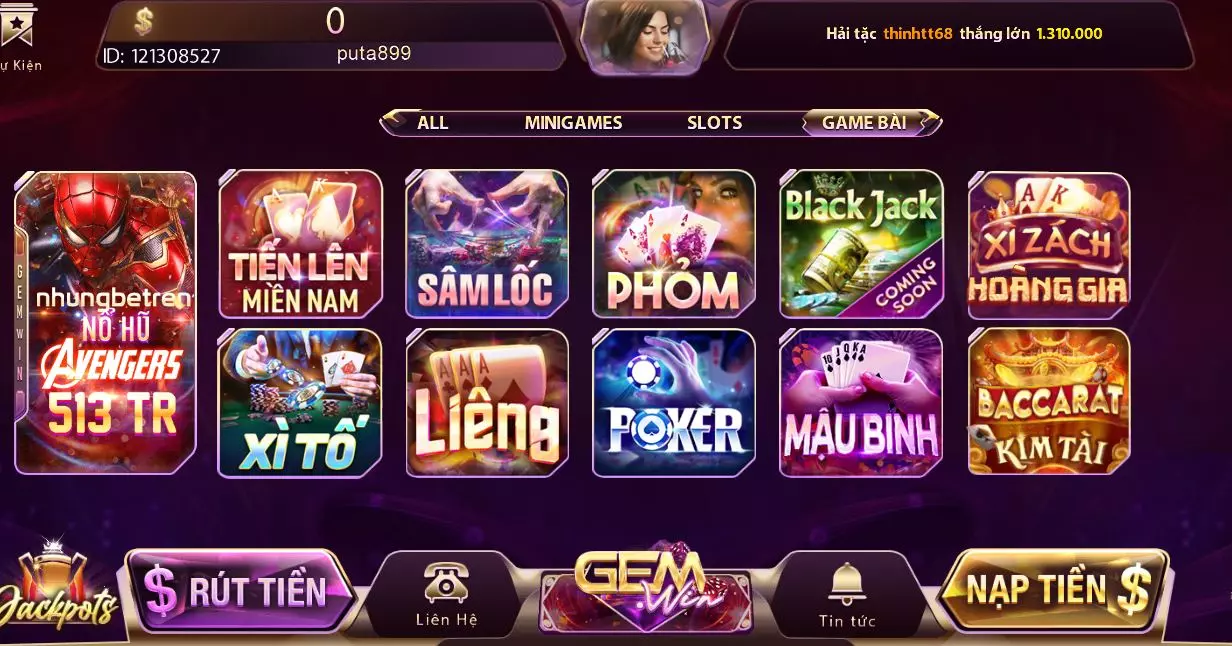Choose the Liêng card game
This screenshot has width=1232, height=646.
(x=486, y=402)
